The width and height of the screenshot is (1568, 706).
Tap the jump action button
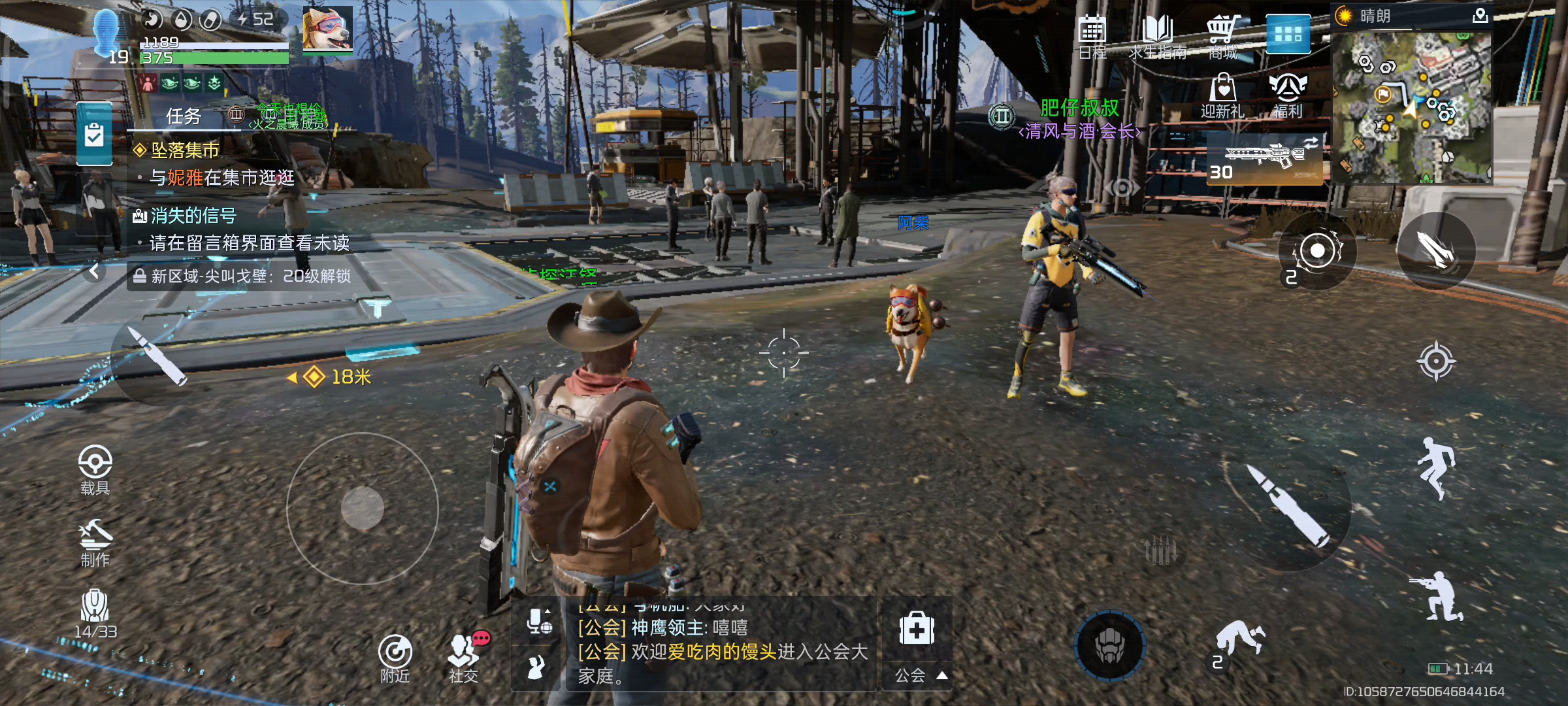1435,467
